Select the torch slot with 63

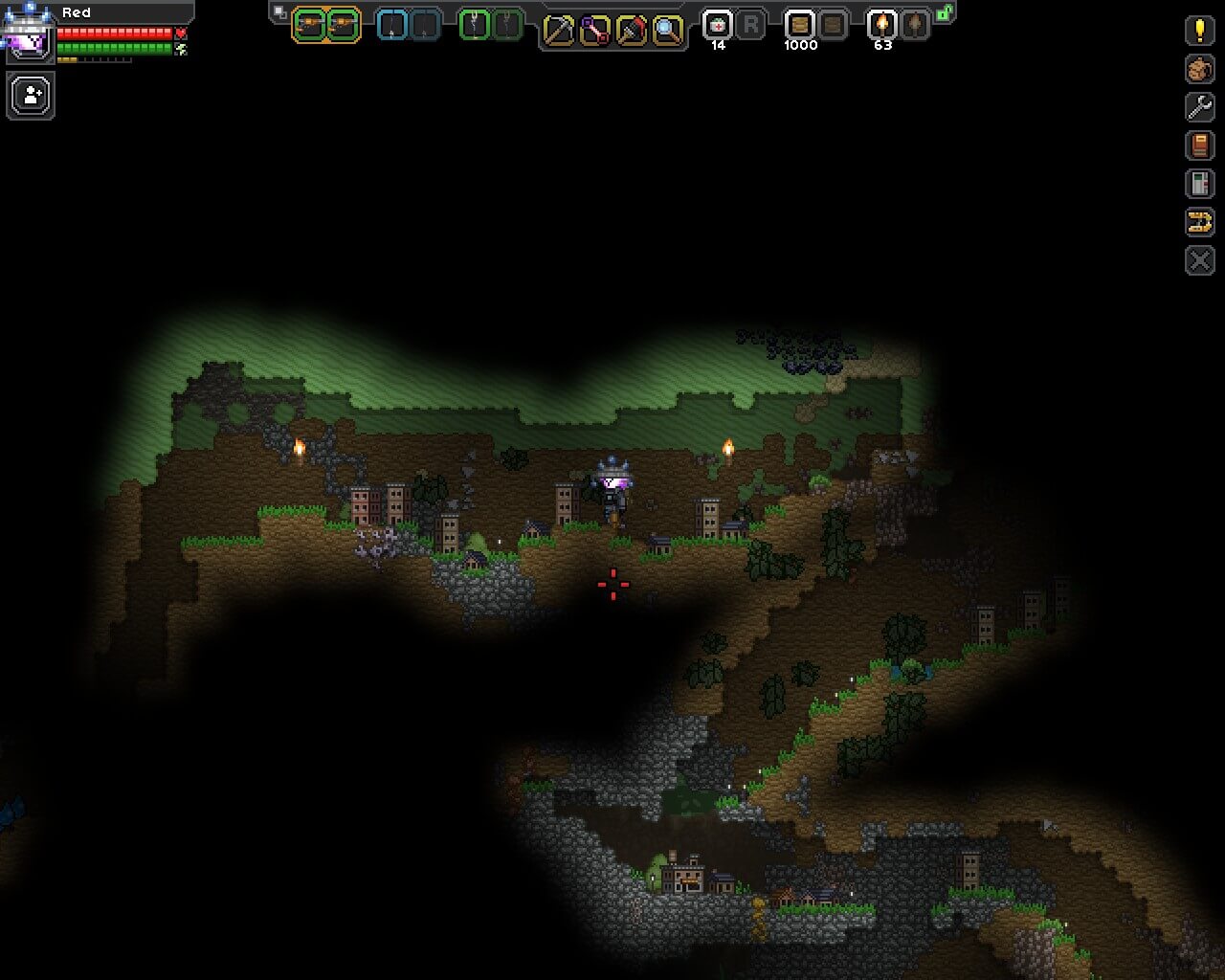[x=881, y=26]
